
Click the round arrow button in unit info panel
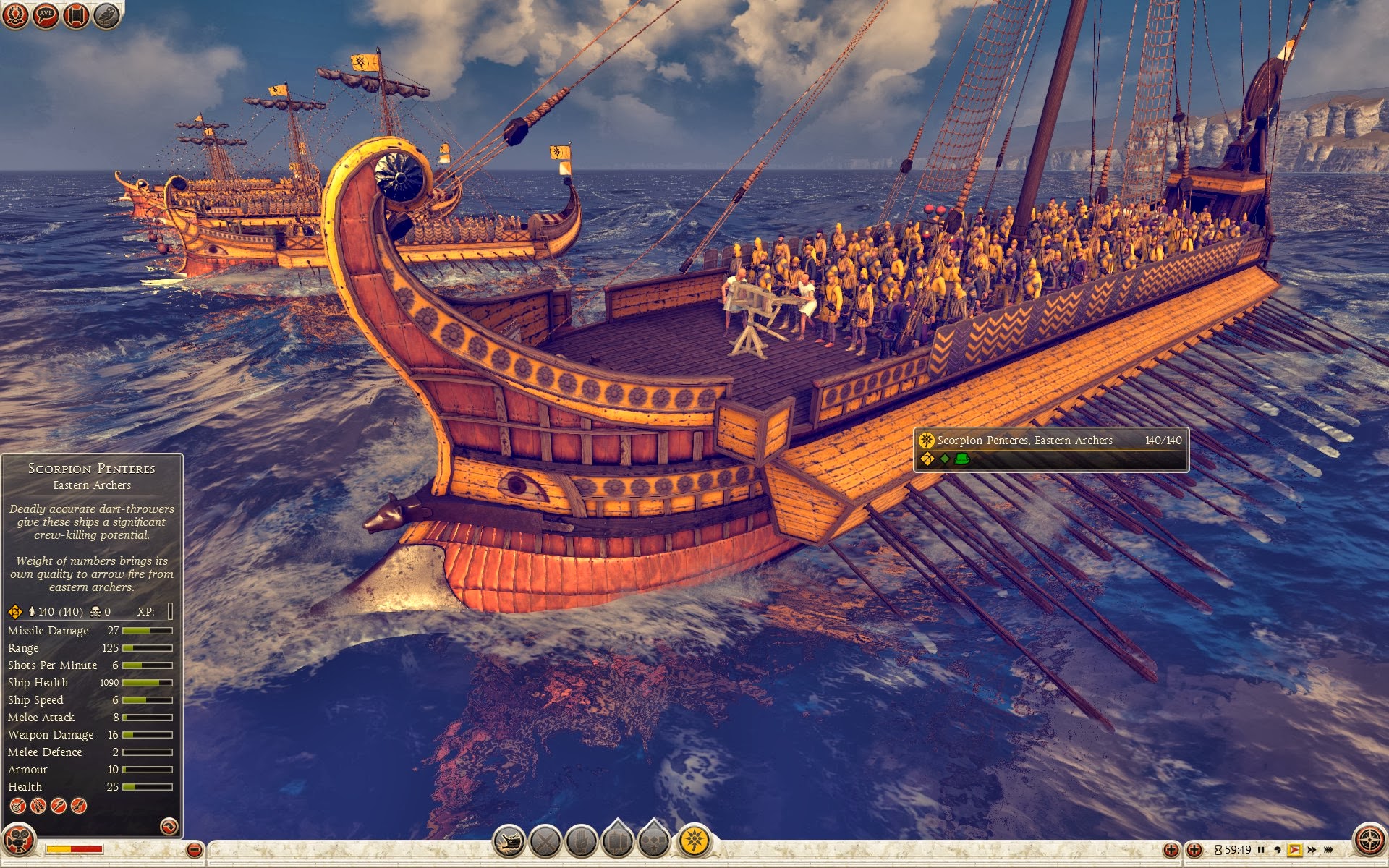pyautogui.click(x=169, y=826)
